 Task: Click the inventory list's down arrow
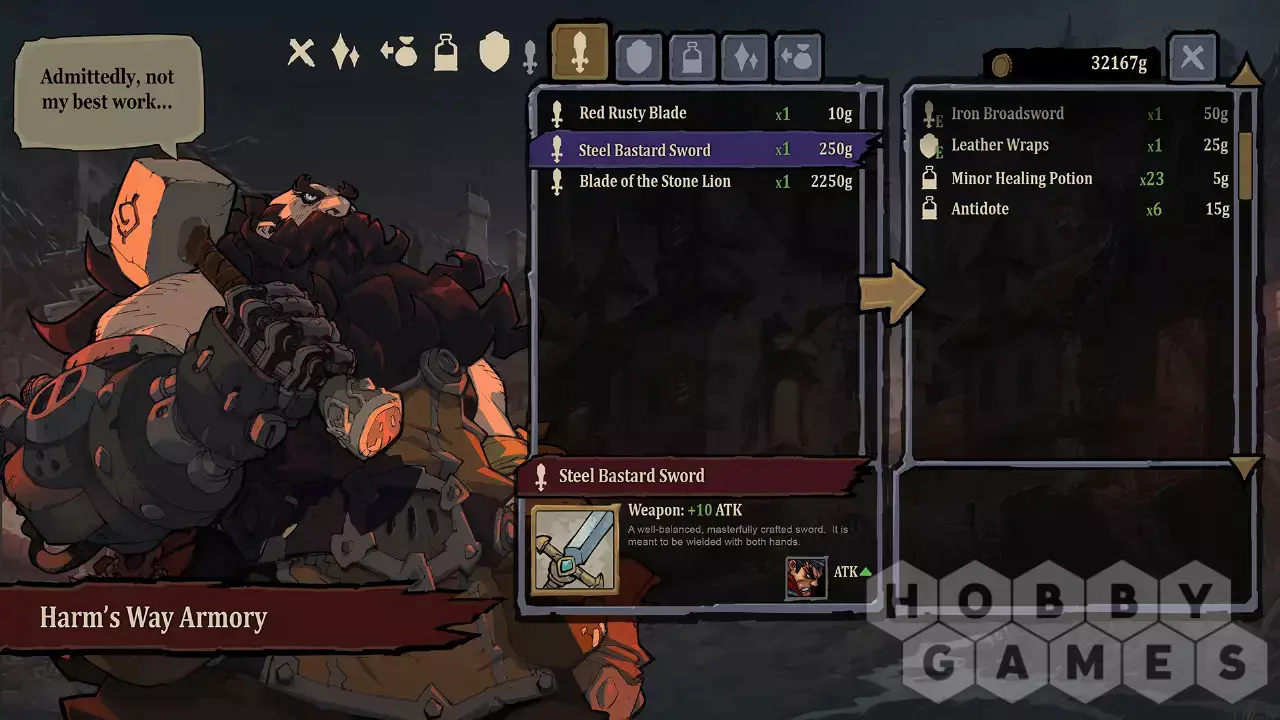pyautogui.click(x=1245, y=467)
